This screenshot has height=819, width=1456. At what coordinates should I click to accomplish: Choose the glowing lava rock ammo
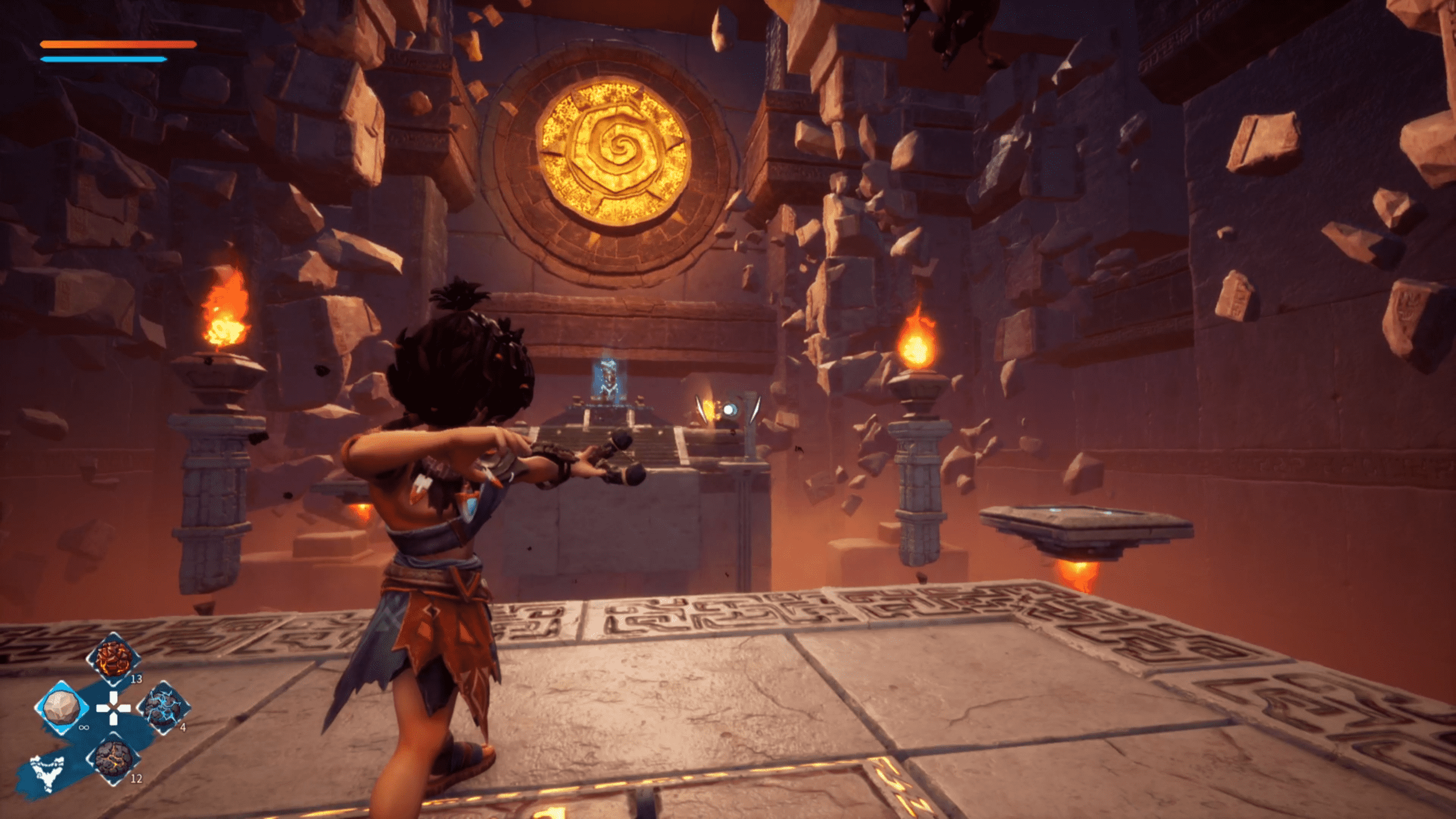click(x=114, y=659)
